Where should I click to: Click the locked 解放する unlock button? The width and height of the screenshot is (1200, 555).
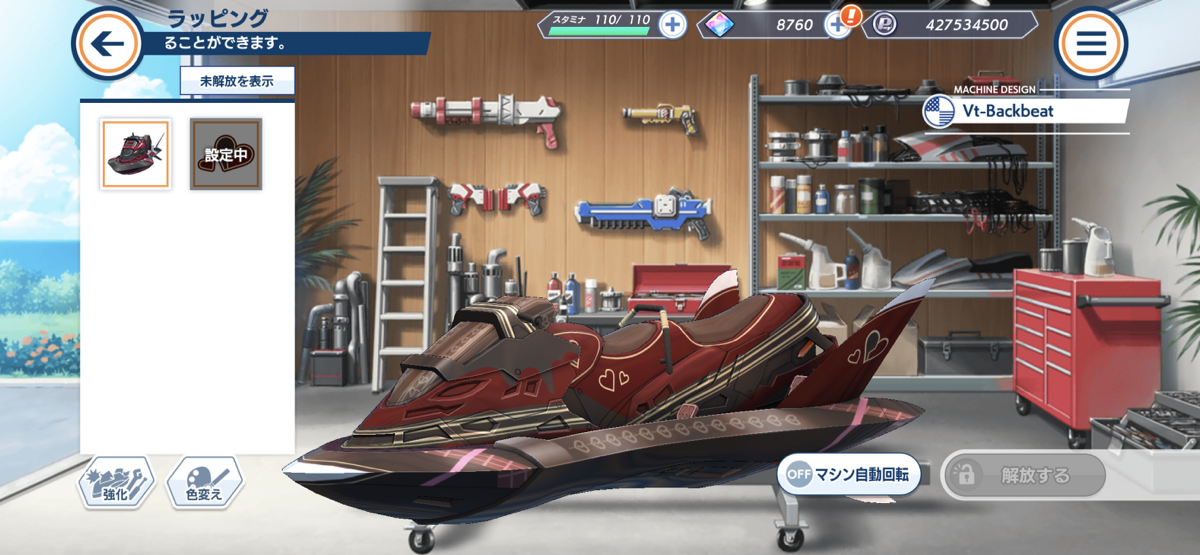click(x=1024, y=476)
